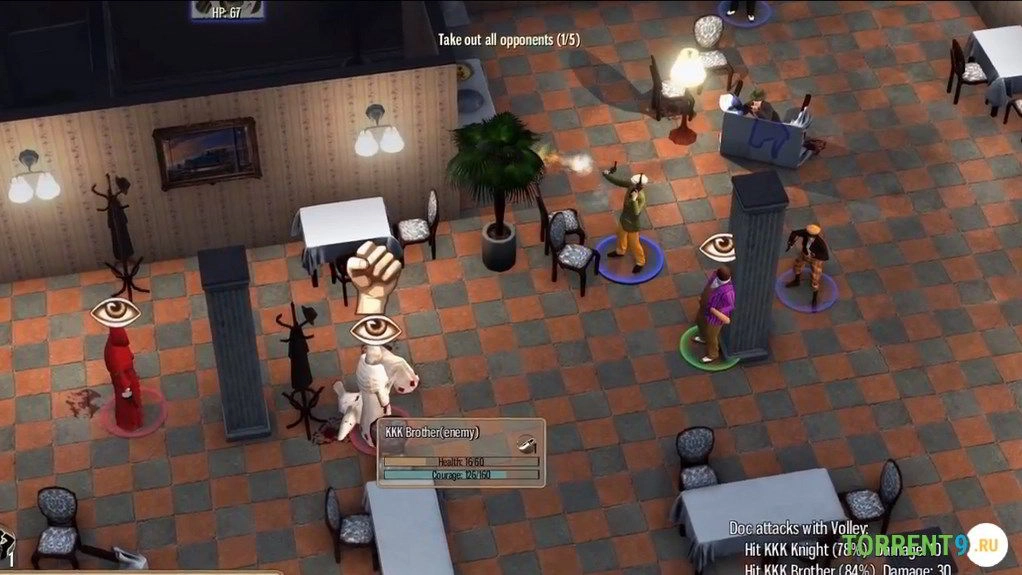Click the "Take out all opponents" objective tracker

[x=509, y=40]
